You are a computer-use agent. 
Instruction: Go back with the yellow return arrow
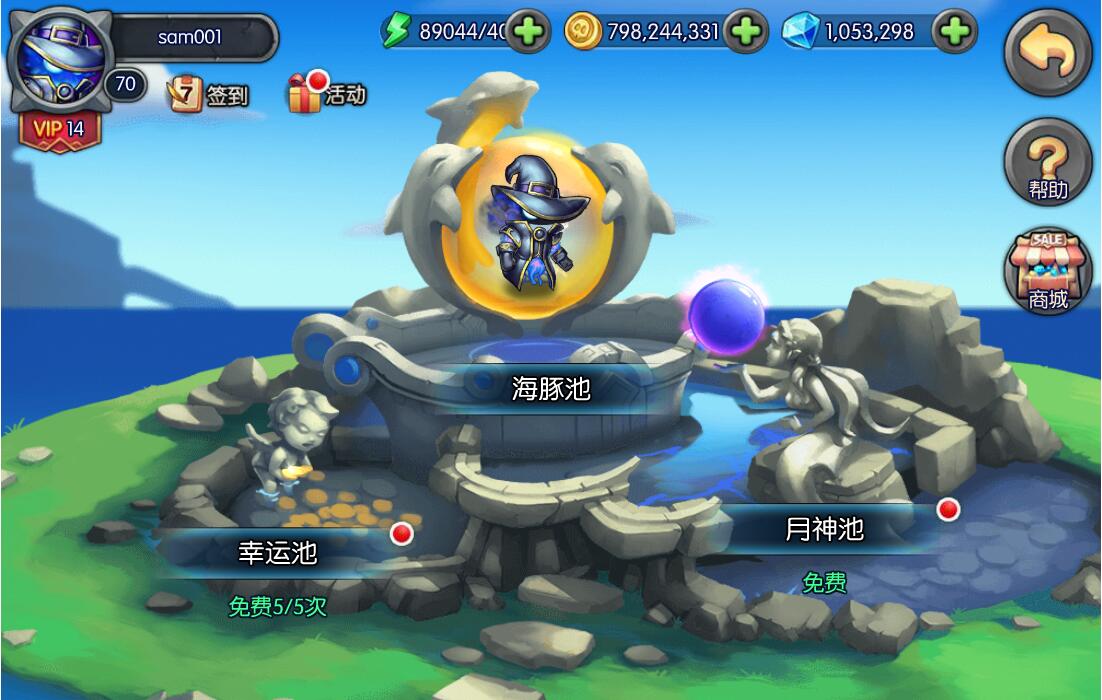coord(1048,54)
